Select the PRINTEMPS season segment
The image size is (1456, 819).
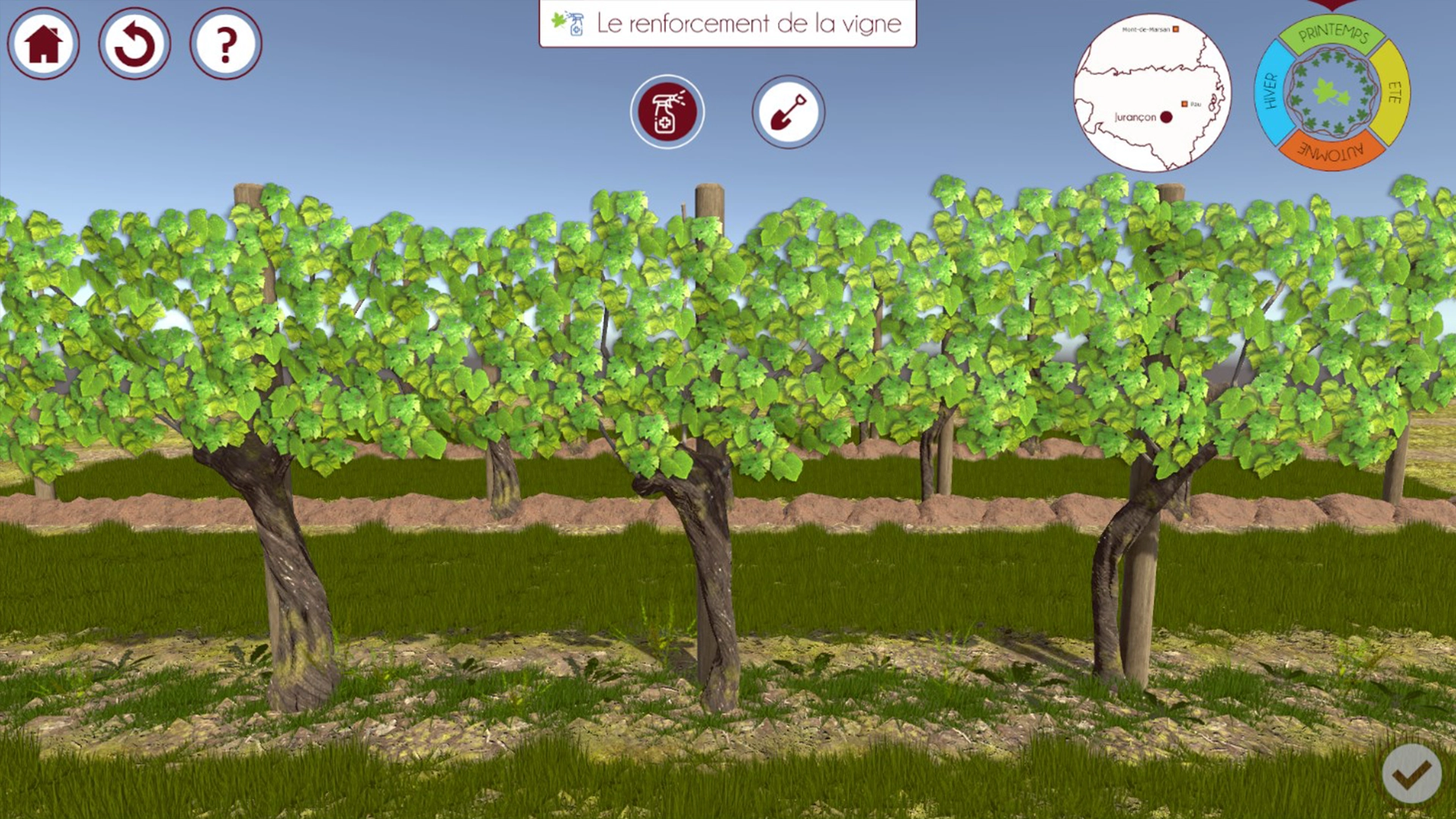click(1333, 34)
